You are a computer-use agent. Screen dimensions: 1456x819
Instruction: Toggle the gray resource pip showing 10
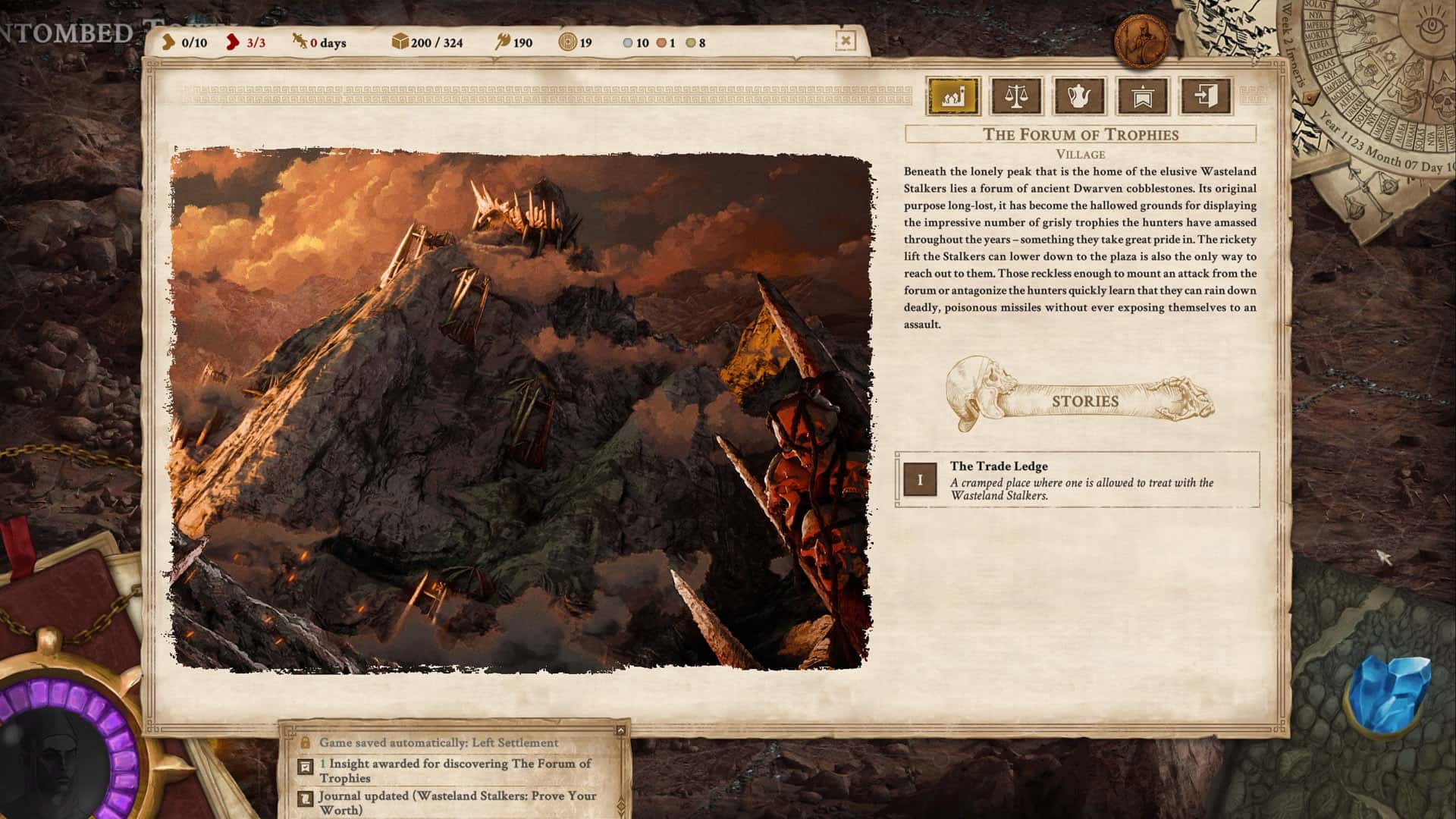tap(626, 44)
